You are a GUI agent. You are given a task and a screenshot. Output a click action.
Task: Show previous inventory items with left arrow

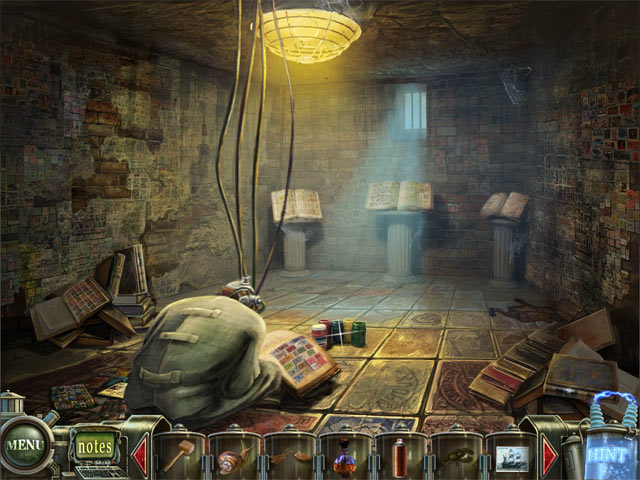139,455
